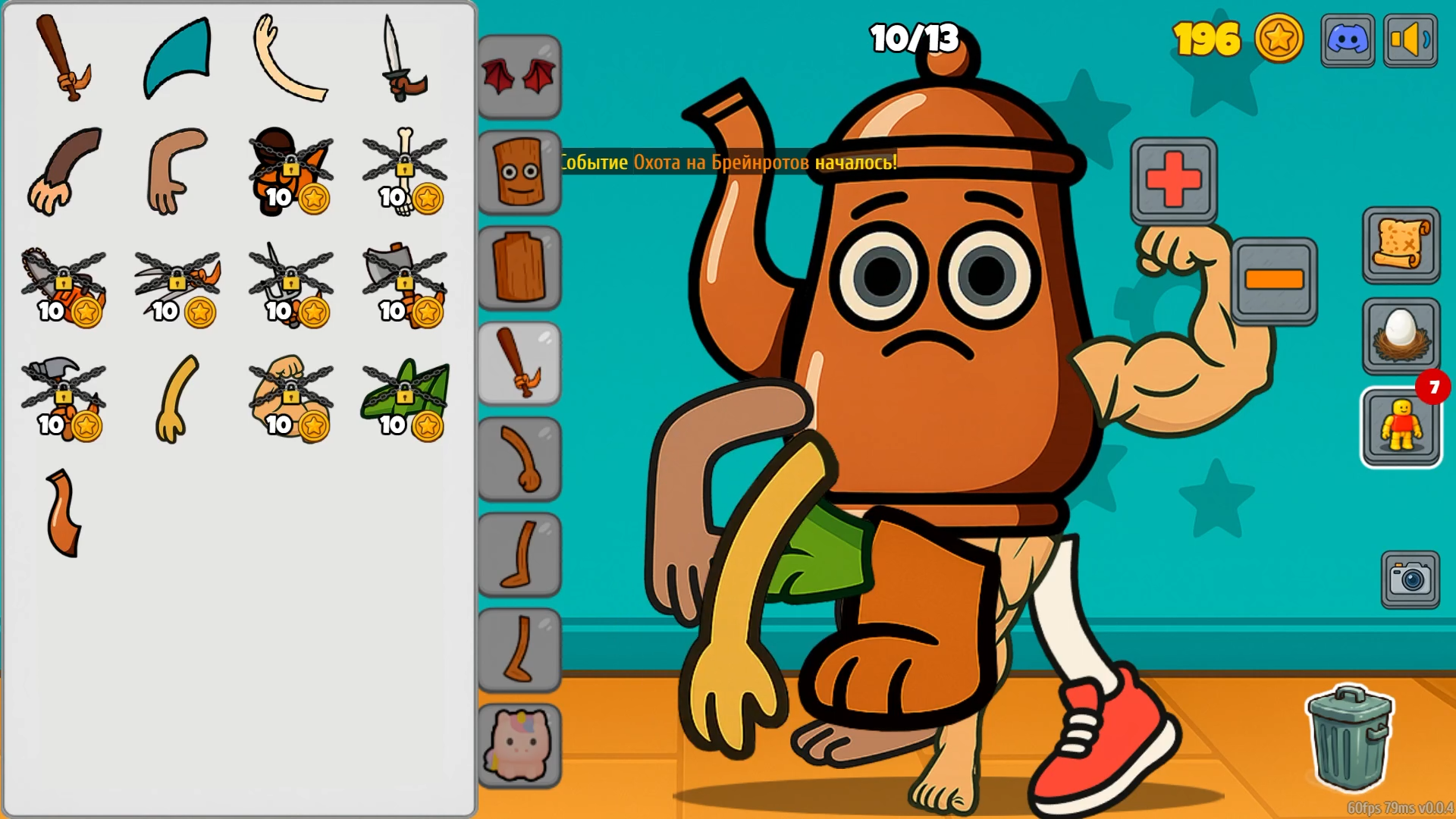Image resolution: width=1456 pixels, height=819 pixels.
Task: Click the event banner about Брейнротов hunt
Action: point(728,162)
